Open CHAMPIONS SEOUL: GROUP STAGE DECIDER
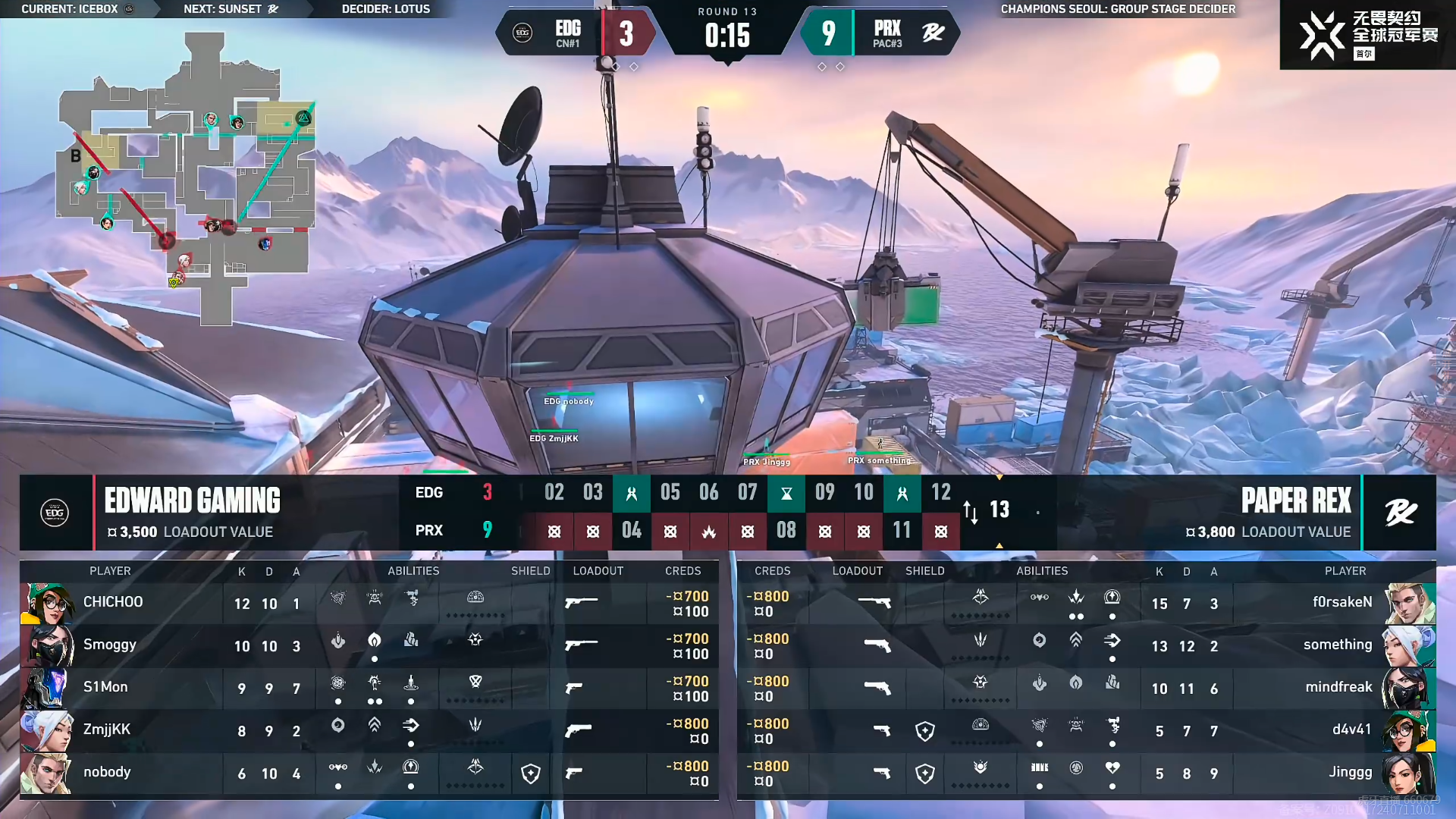This screenshot has width=1456, height=819. tap(1117, 9)
